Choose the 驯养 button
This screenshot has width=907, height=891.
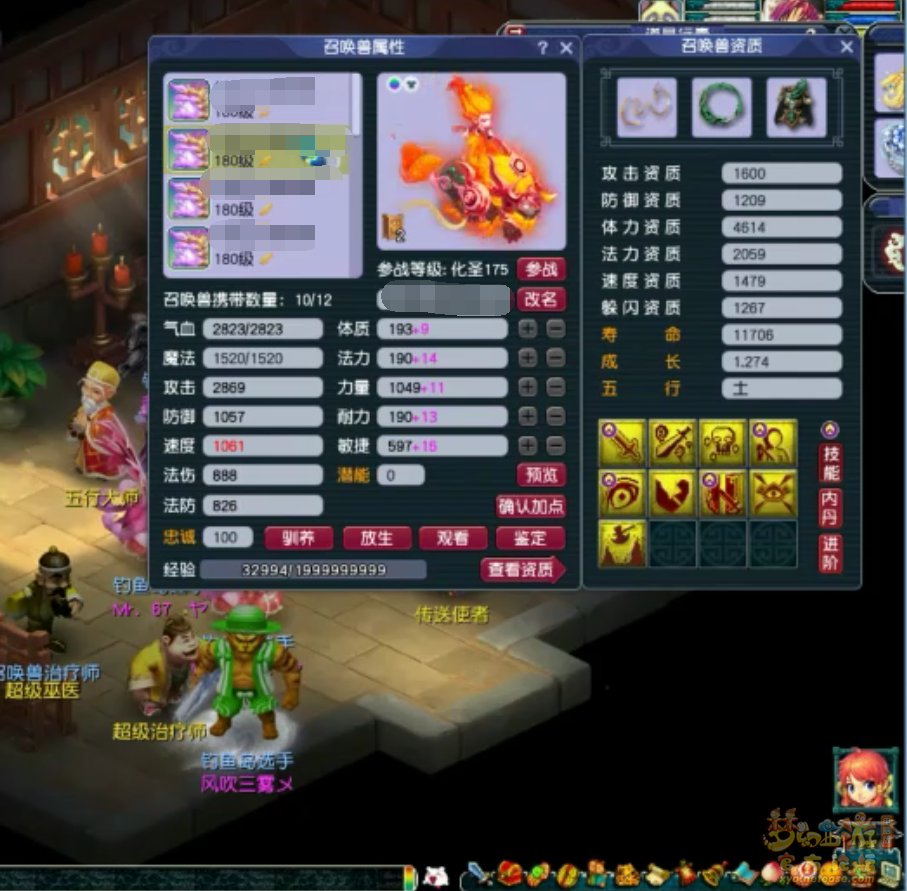298,538
